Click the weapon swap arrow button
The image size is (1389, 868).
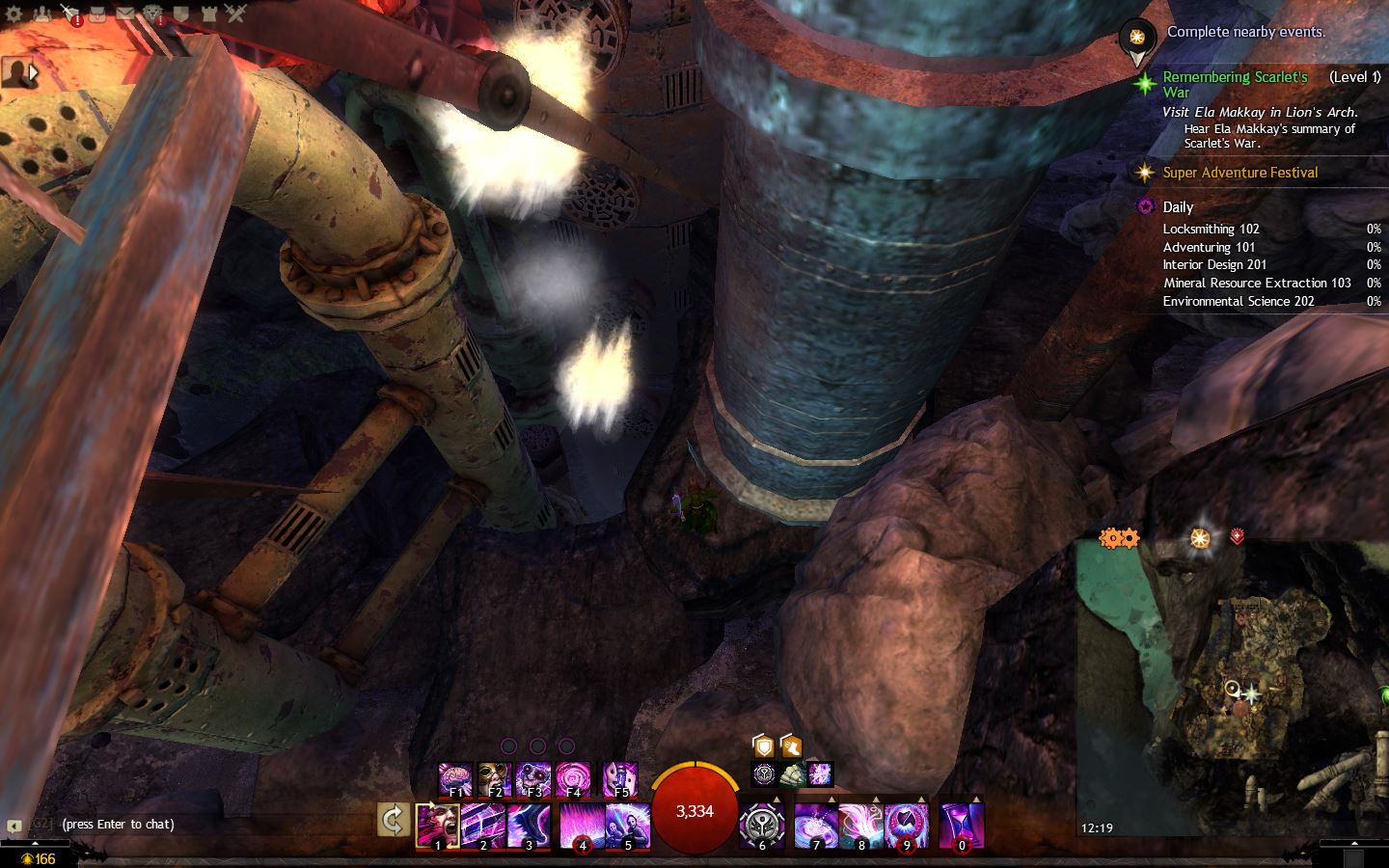pos(393,821)
